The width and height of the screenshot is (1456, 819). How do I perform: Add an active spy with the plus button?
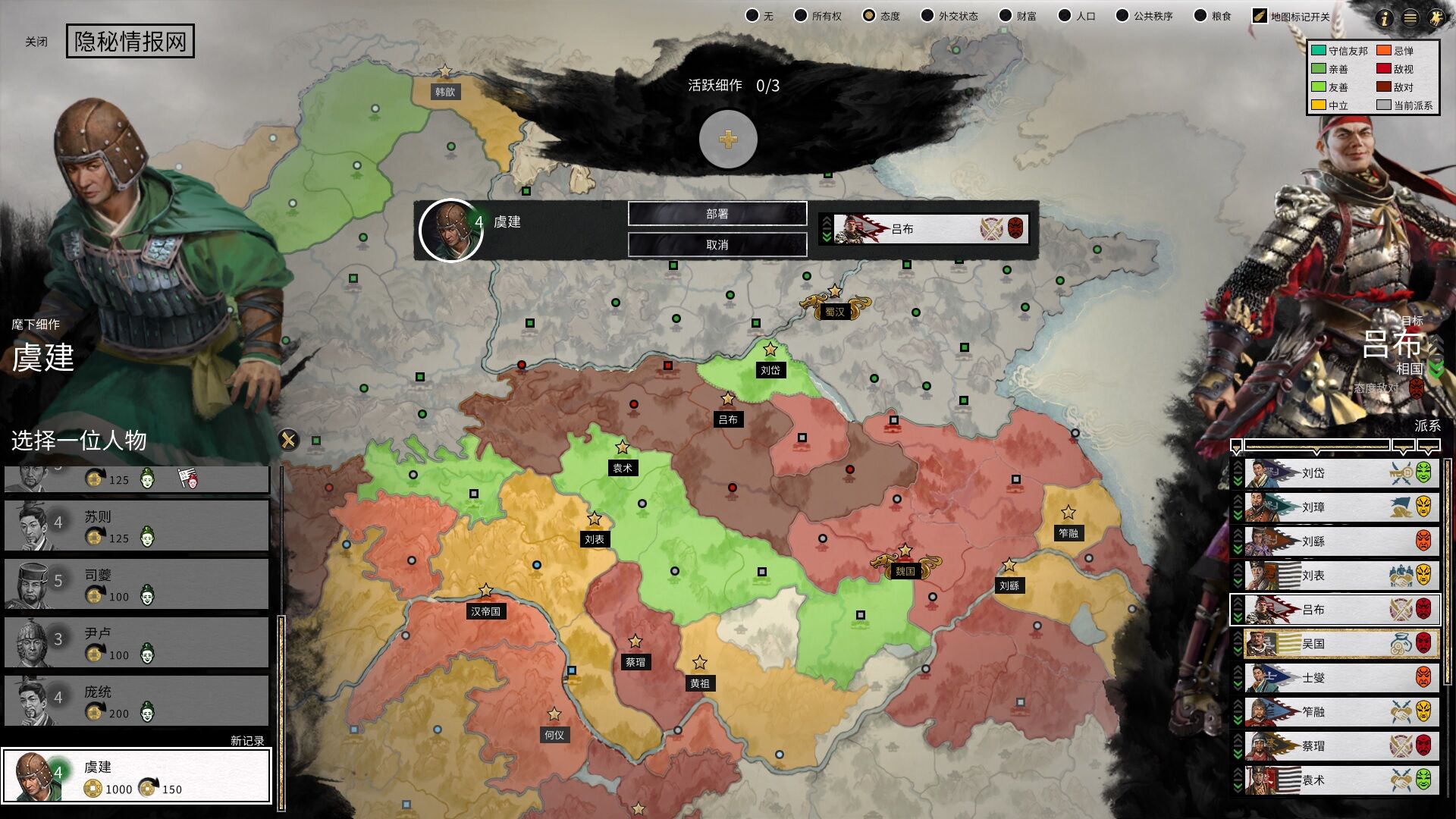(728, 140)
